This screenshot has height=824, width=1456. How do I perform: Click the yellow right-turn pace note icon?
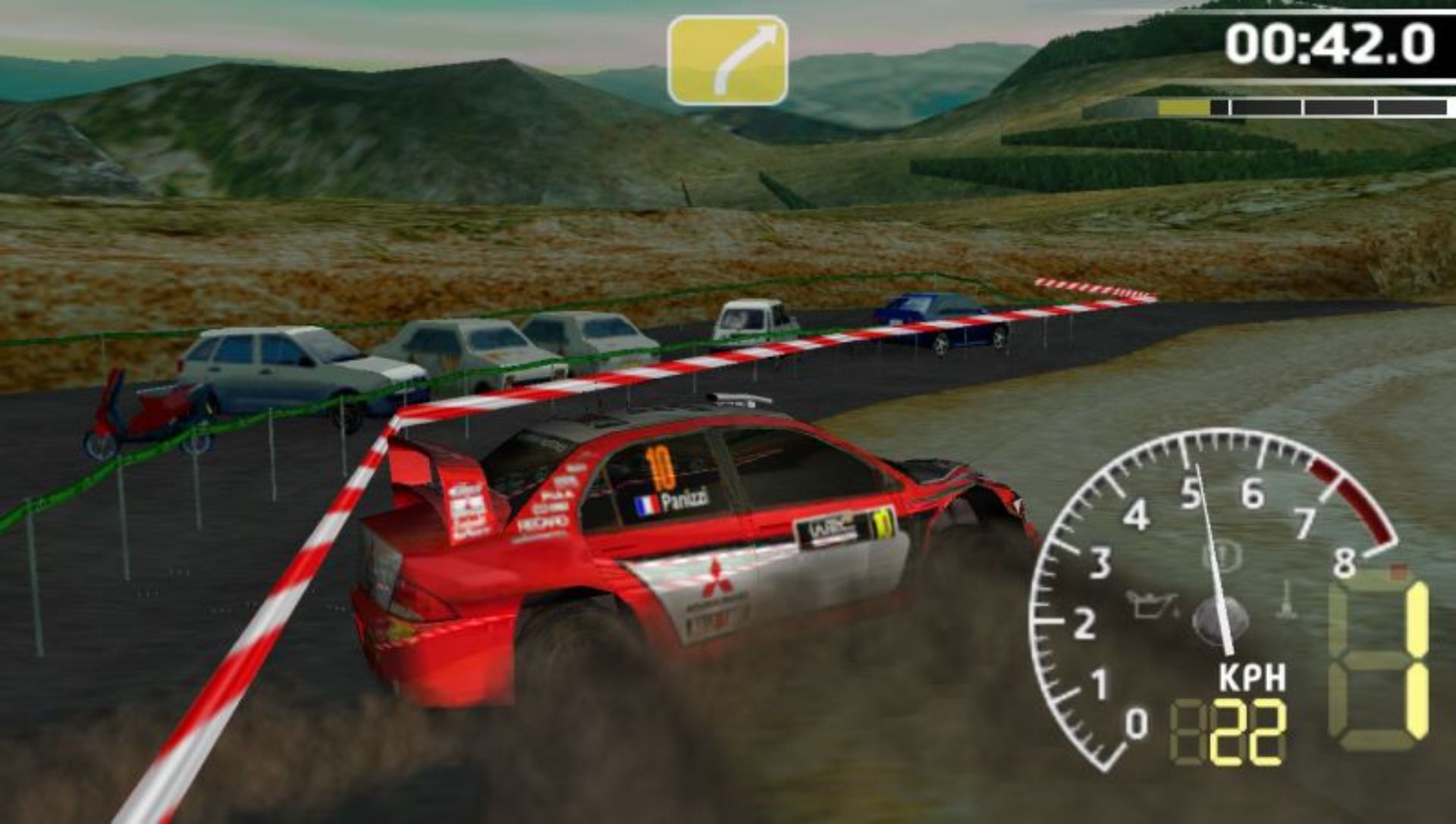point(727,61)
